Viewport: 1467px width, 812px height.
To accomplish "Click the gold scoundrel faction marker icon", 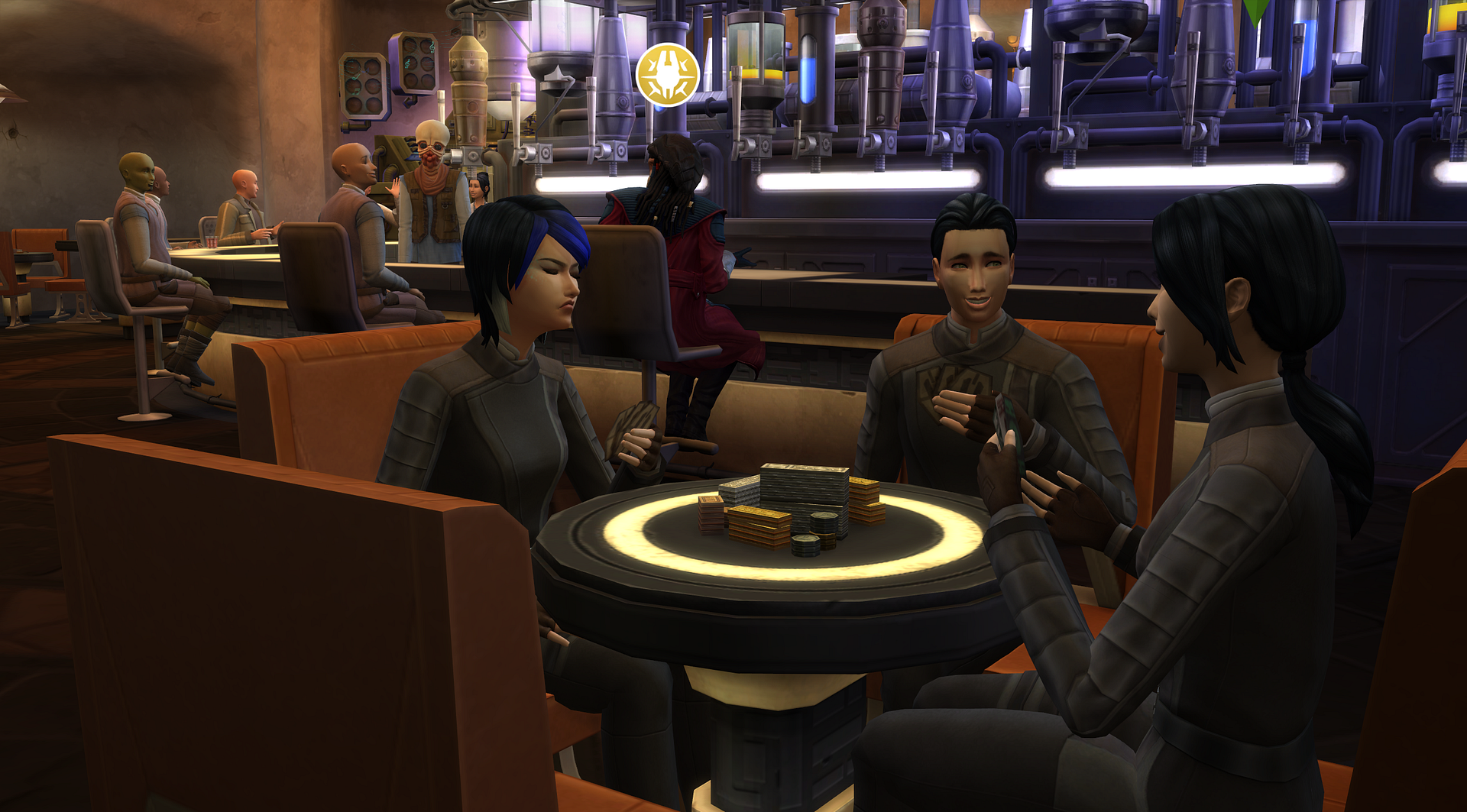I will (x=667, y=75).
